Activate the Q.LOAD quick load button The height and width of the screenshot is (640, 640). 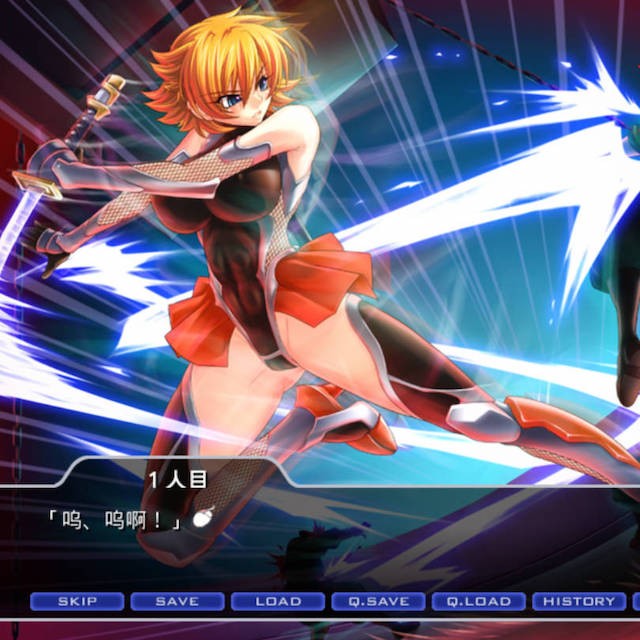[478, 601]
